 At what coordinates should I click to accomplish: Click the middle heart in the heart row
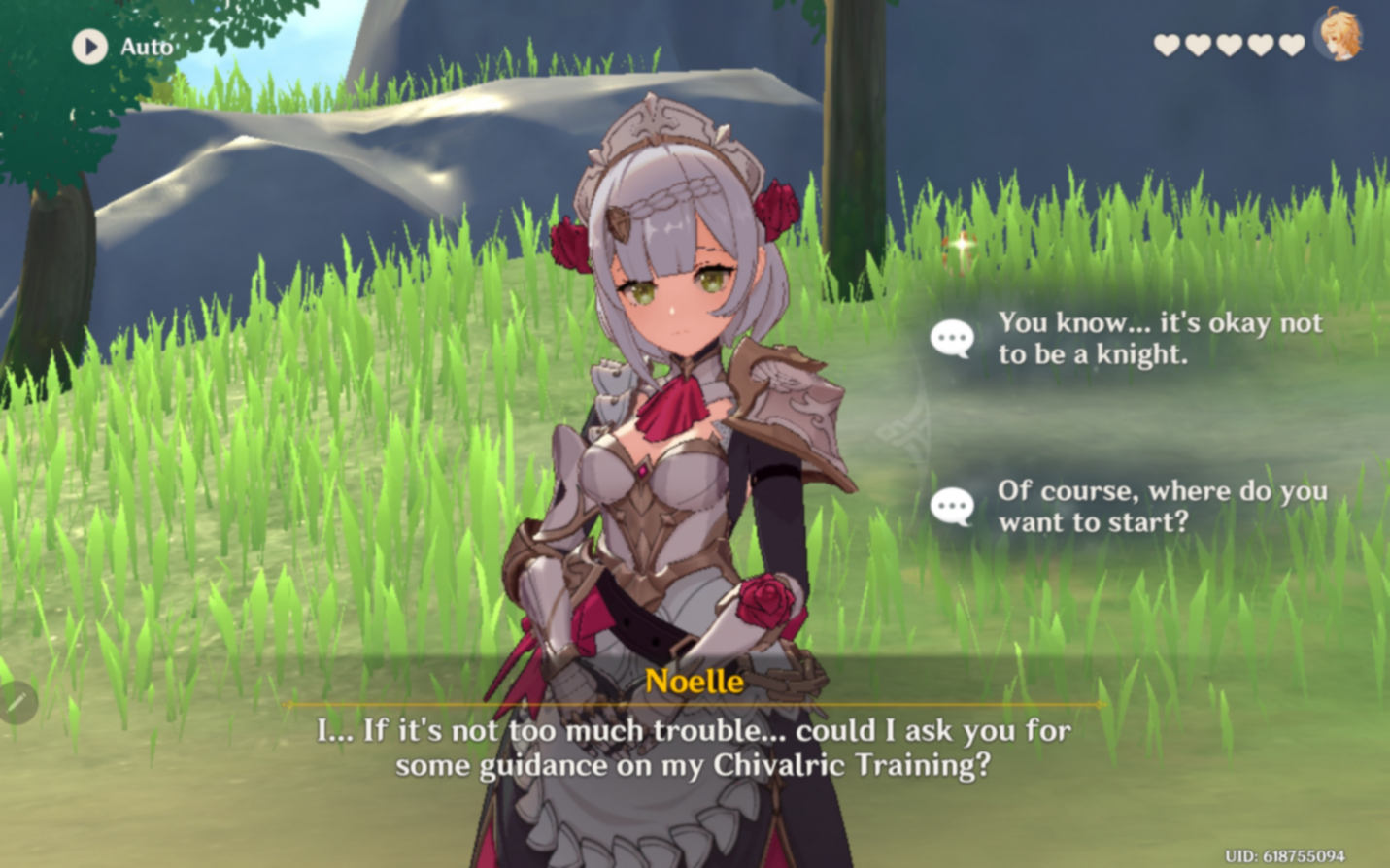click(1227, 44)
